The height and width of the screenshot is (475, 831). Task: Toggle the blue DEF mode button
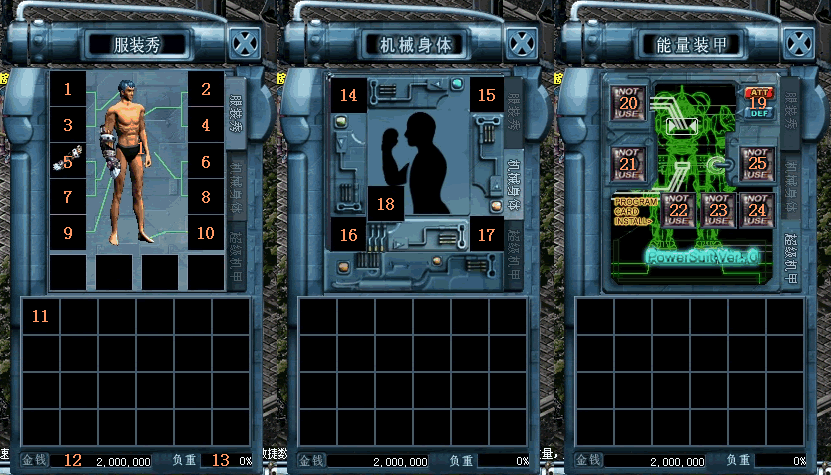pyautogui.click(x=757, y=113)
